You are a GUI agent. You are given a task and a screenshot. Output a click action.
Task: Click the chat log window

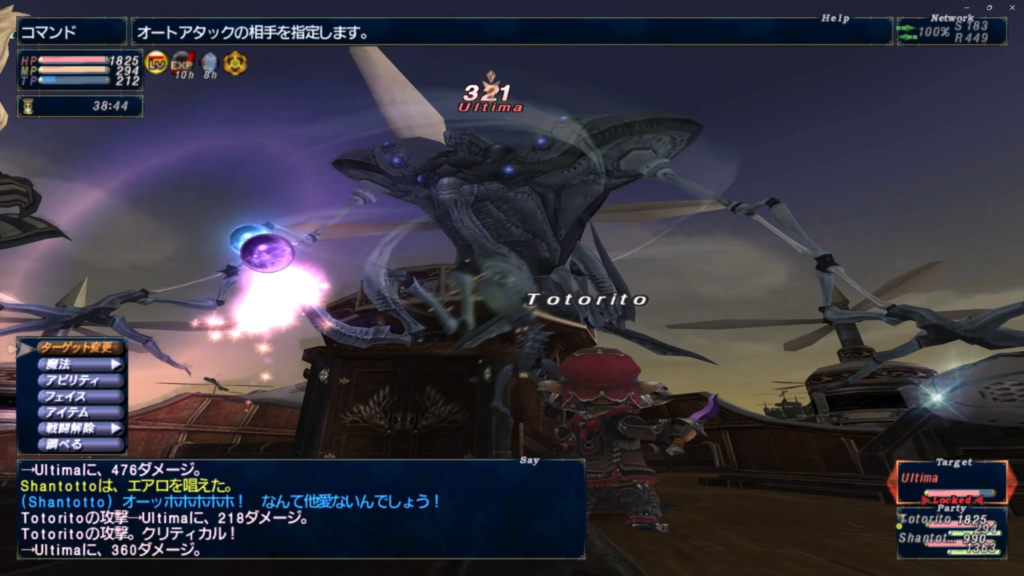[300, 510]
